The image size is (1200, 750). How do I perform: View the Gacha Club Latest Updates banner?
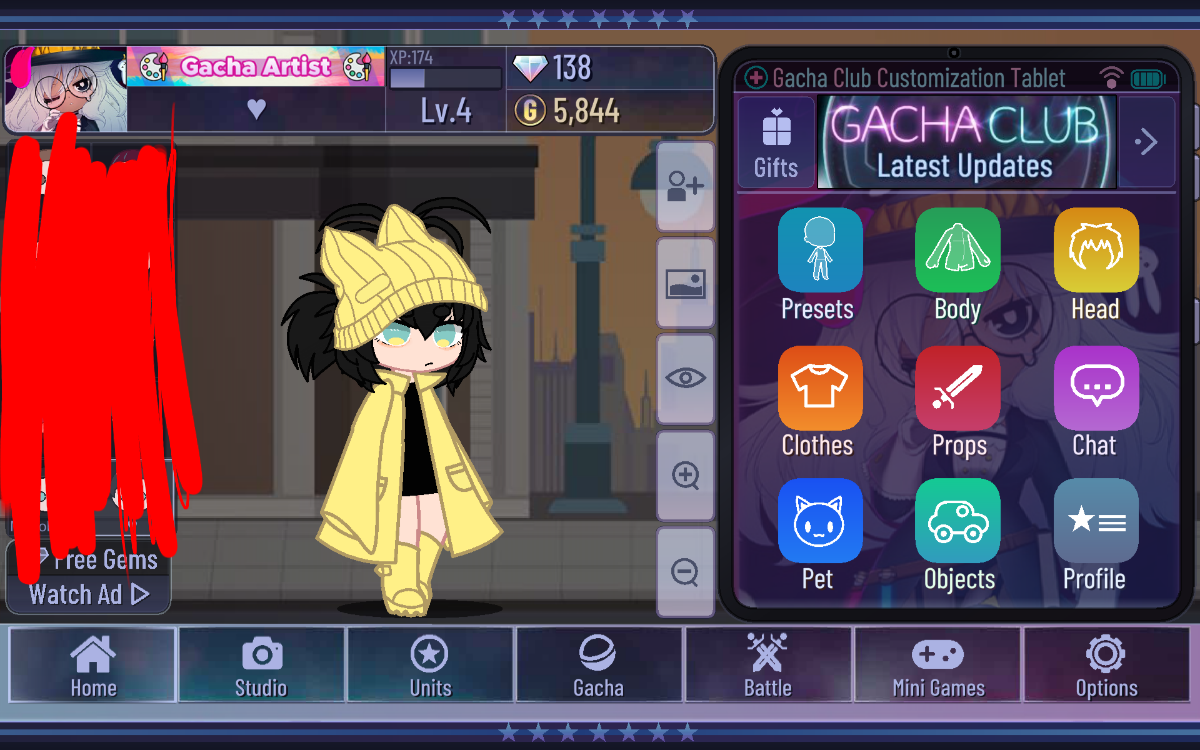pos(966,142)
